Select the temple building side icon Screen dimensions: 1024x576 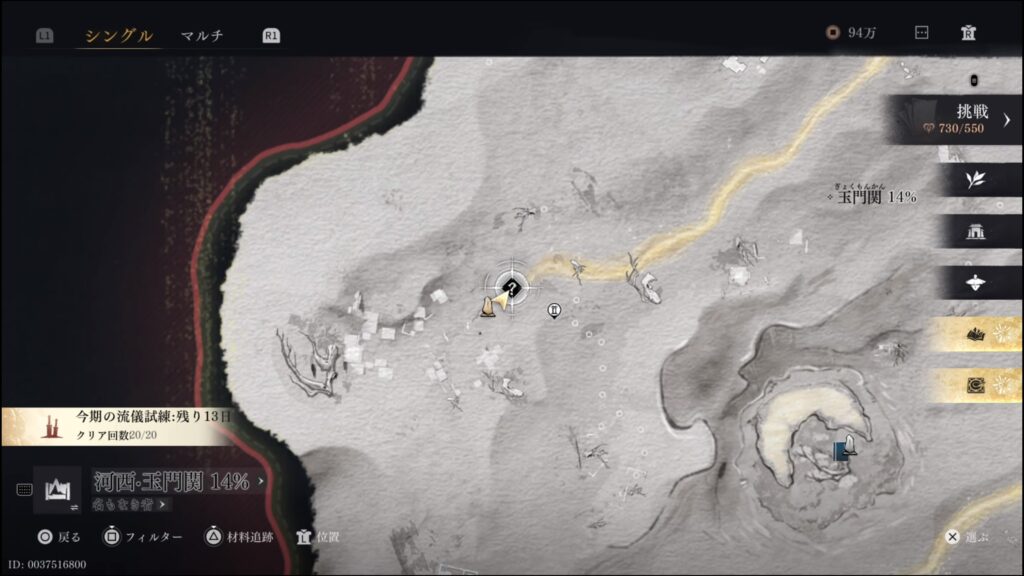point(976,231)
